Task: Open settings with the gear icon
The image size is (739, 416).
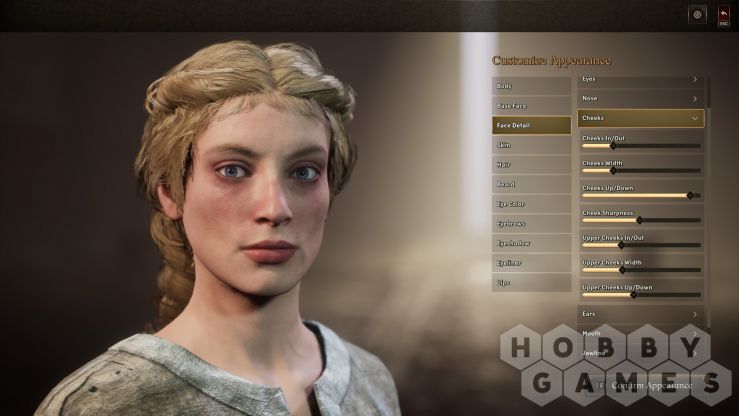Action: pos(697,14)
